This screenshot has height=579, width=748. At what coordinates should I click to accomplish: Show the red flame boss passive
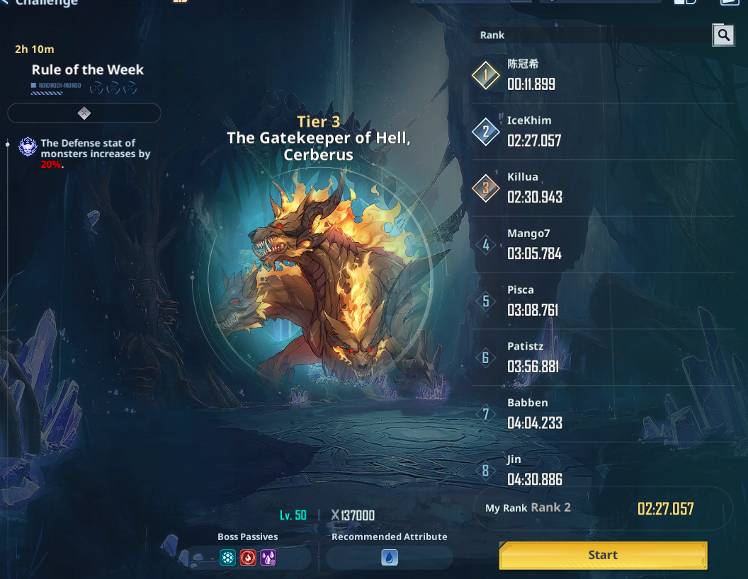click(248, 558)
